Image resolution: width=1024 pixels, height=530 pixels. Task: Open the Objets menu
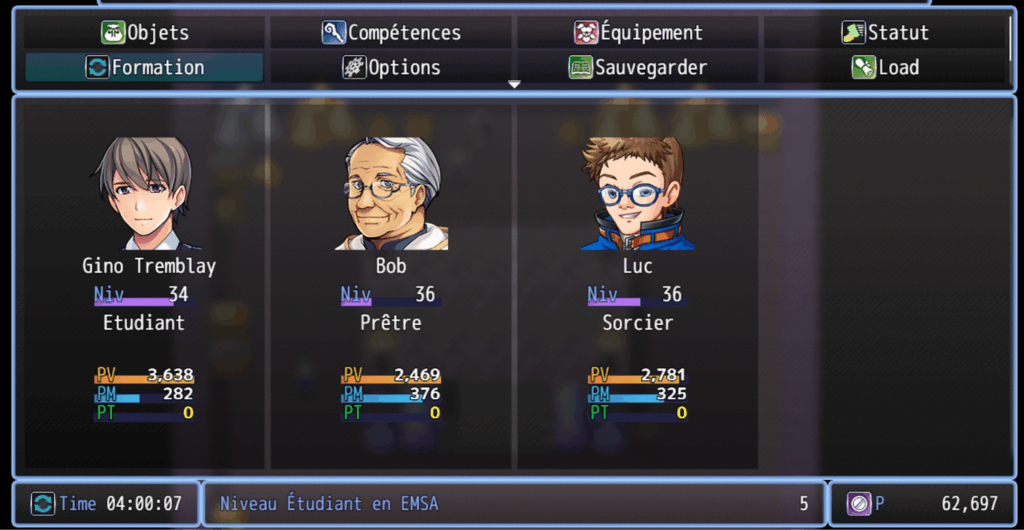[x=145, y=33]
